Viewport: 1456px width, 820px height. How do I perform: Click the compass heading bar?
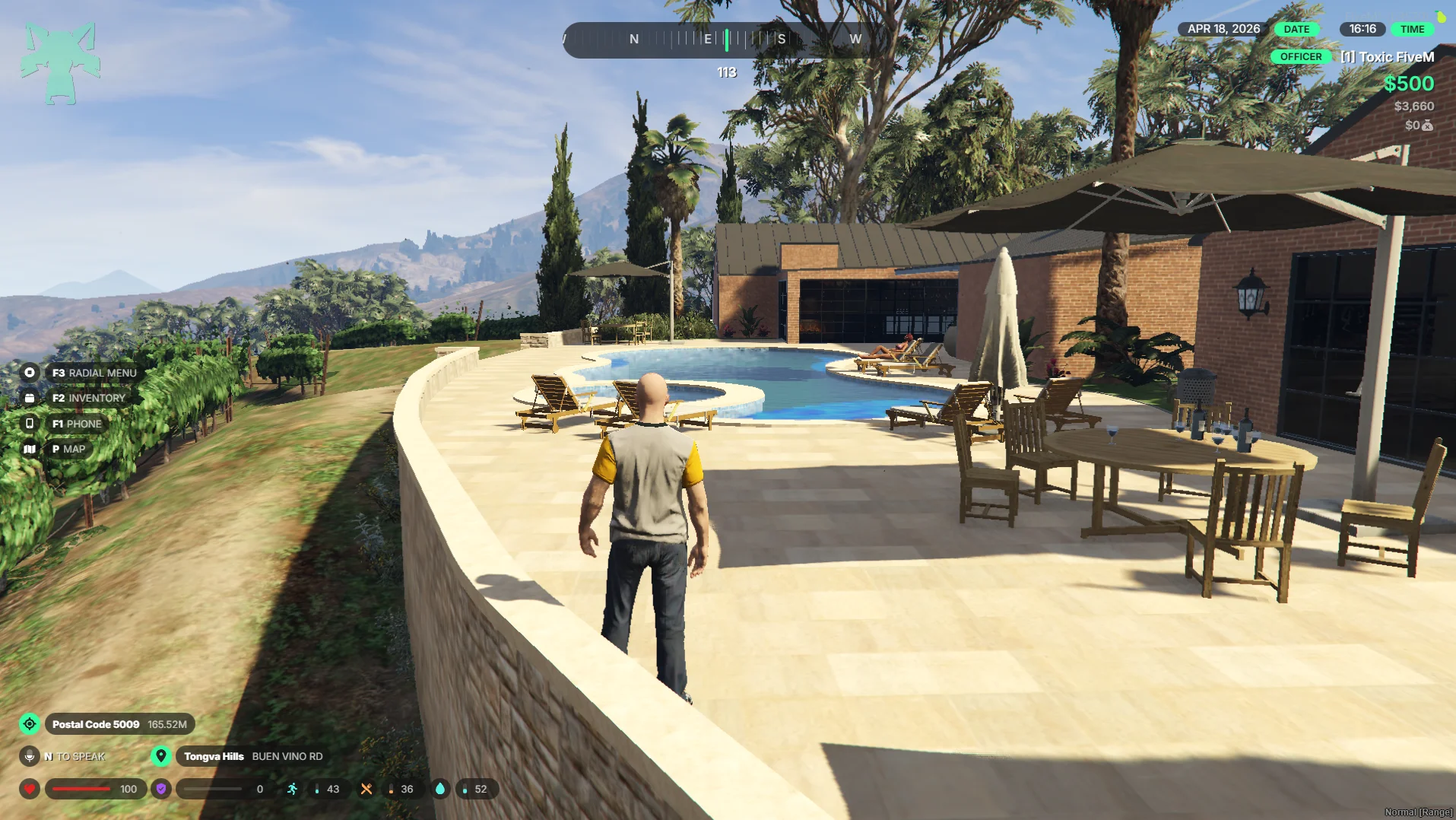(x=726, y=40)
